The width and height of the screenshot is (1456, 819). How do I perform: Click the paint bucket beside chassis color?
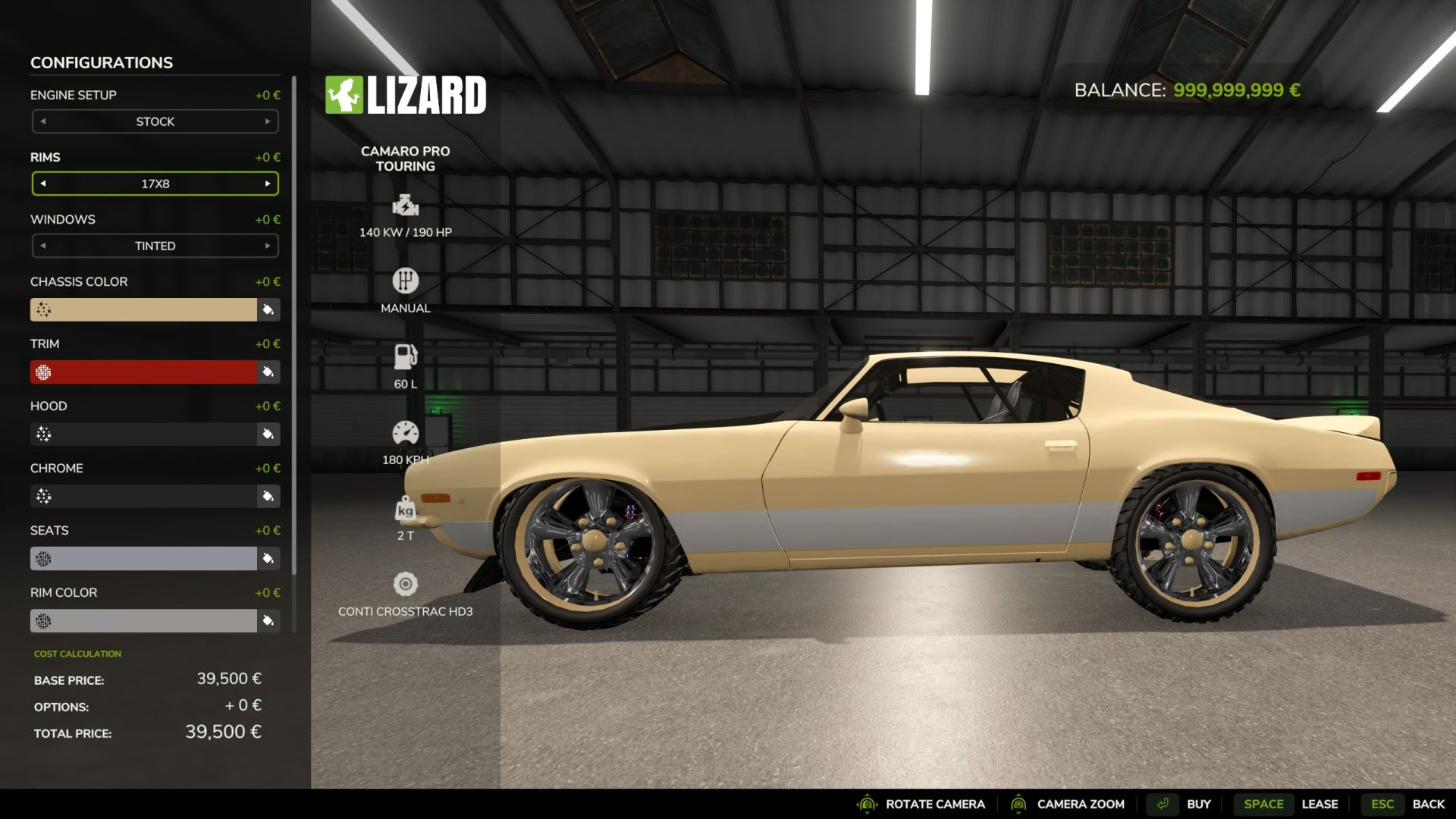pyautogui.click(x=268, y=309)
